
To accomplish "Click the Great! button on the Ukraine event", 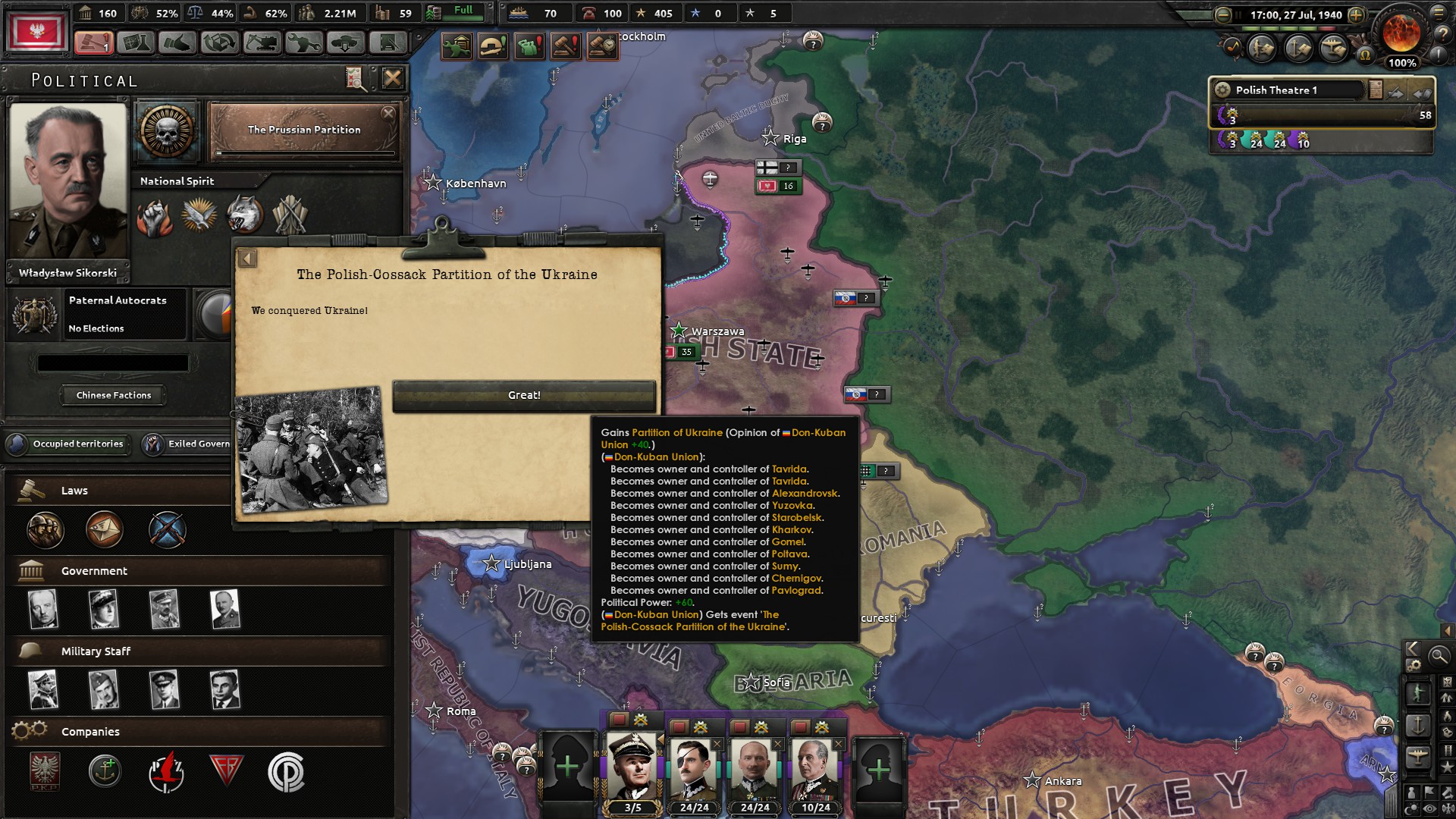I will (x=525, y=394).
